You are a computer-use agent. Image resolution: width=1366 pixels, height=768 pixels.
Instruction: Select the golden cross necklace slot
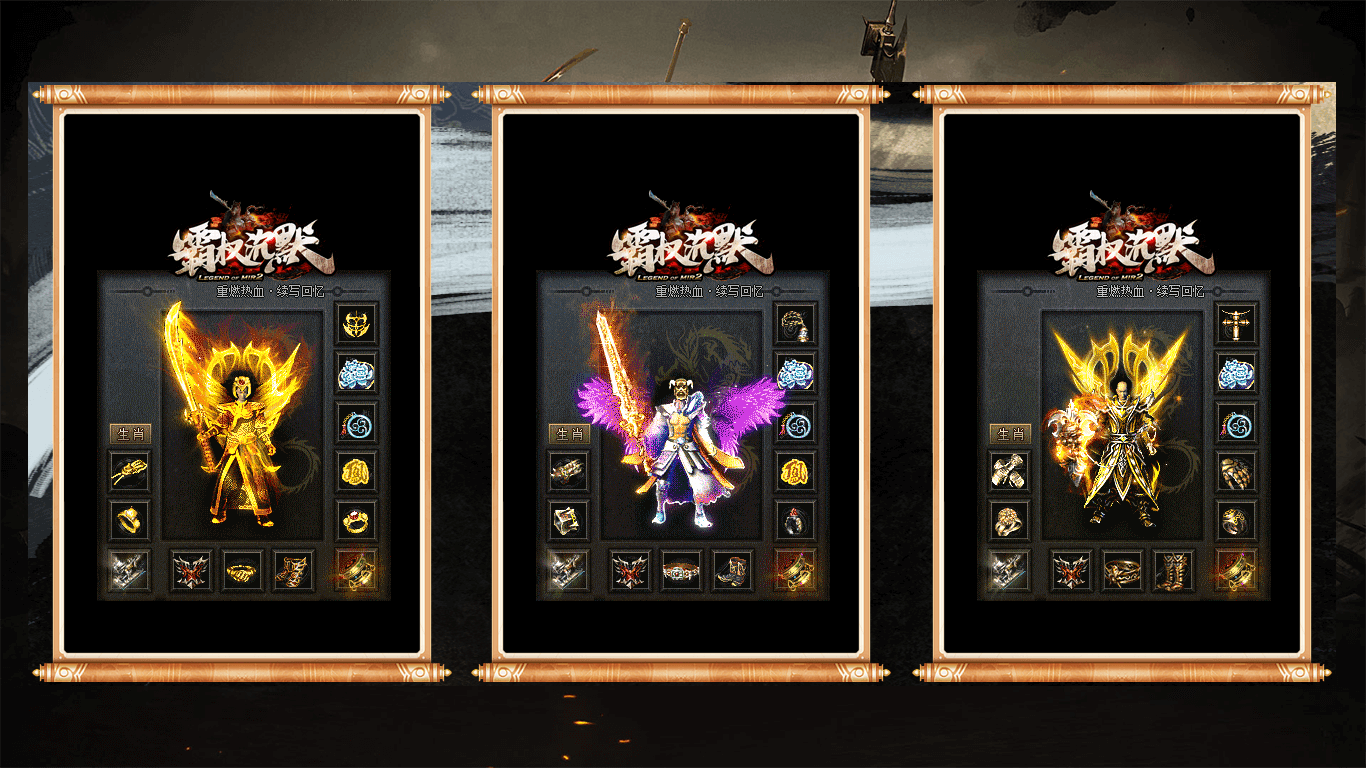click(1237, 323)
